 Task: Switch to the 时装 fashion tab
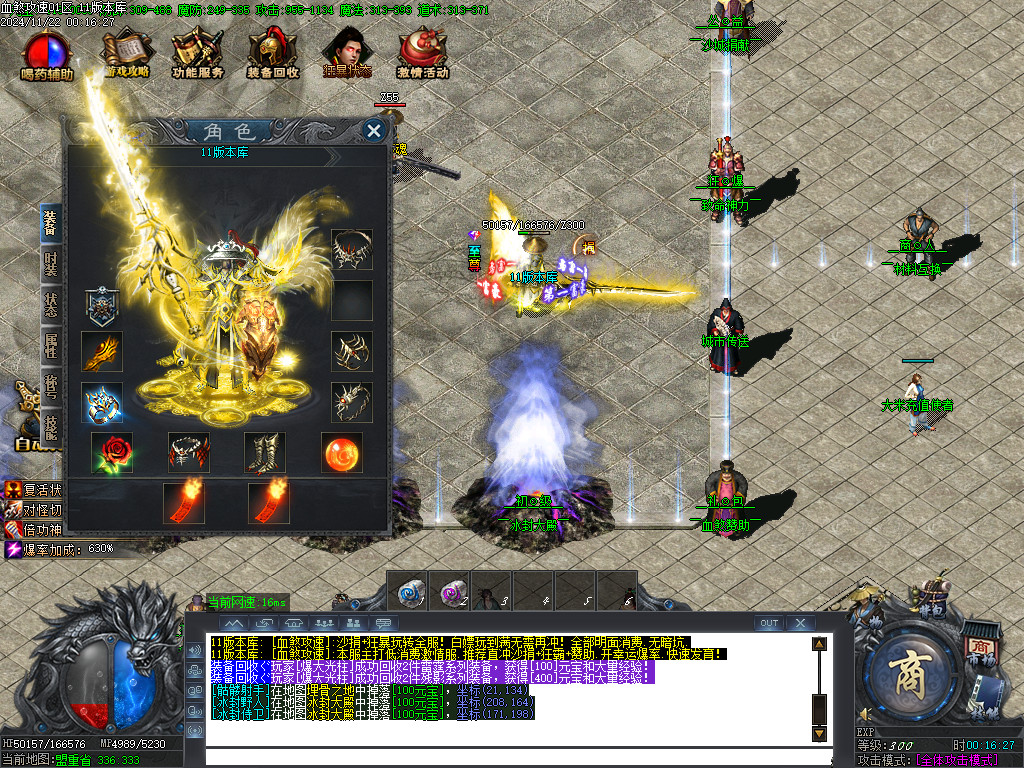(x=51, y=263)
